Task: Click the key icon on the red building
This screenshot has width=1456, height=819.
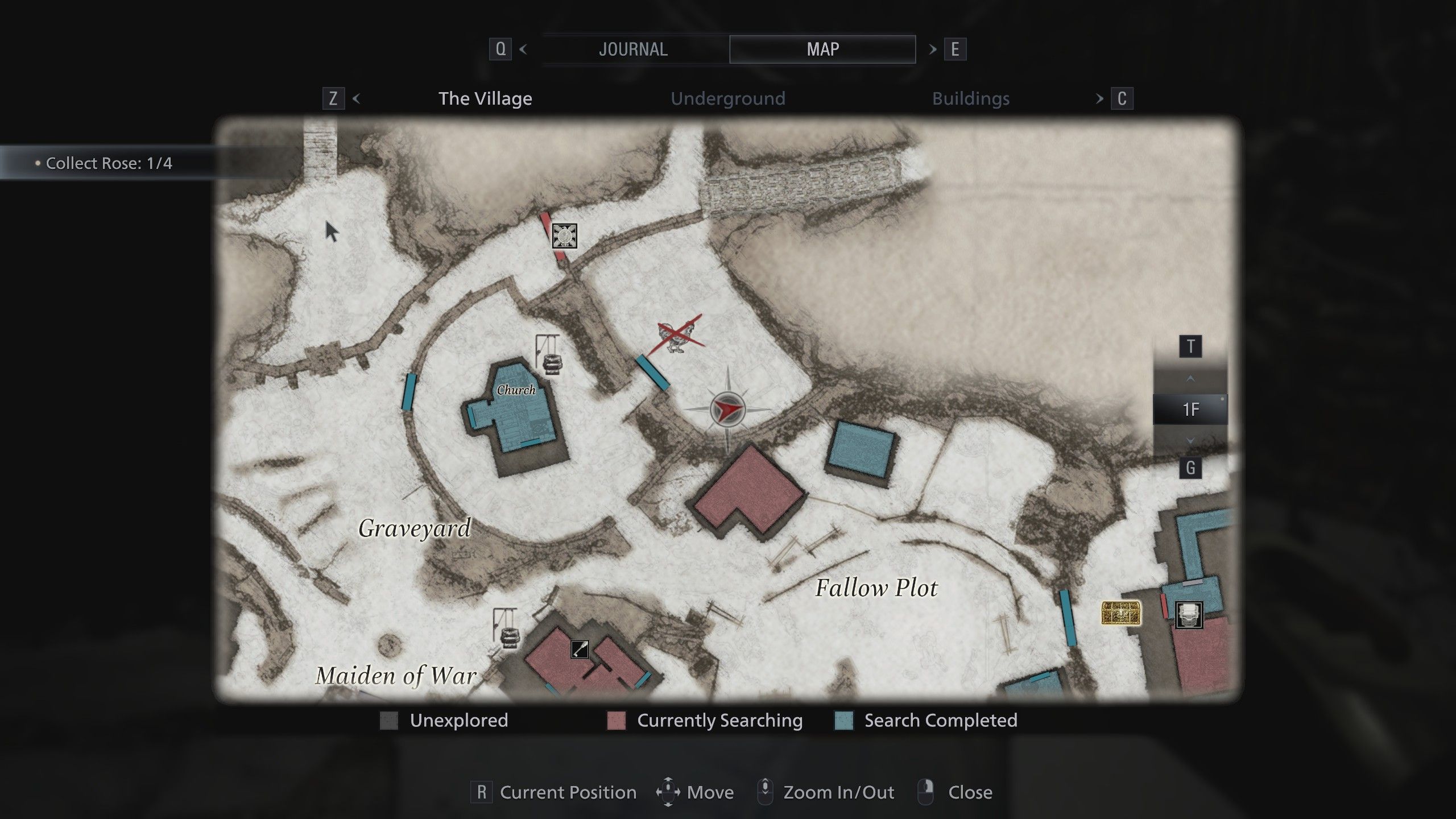Action: pos(580,649)
